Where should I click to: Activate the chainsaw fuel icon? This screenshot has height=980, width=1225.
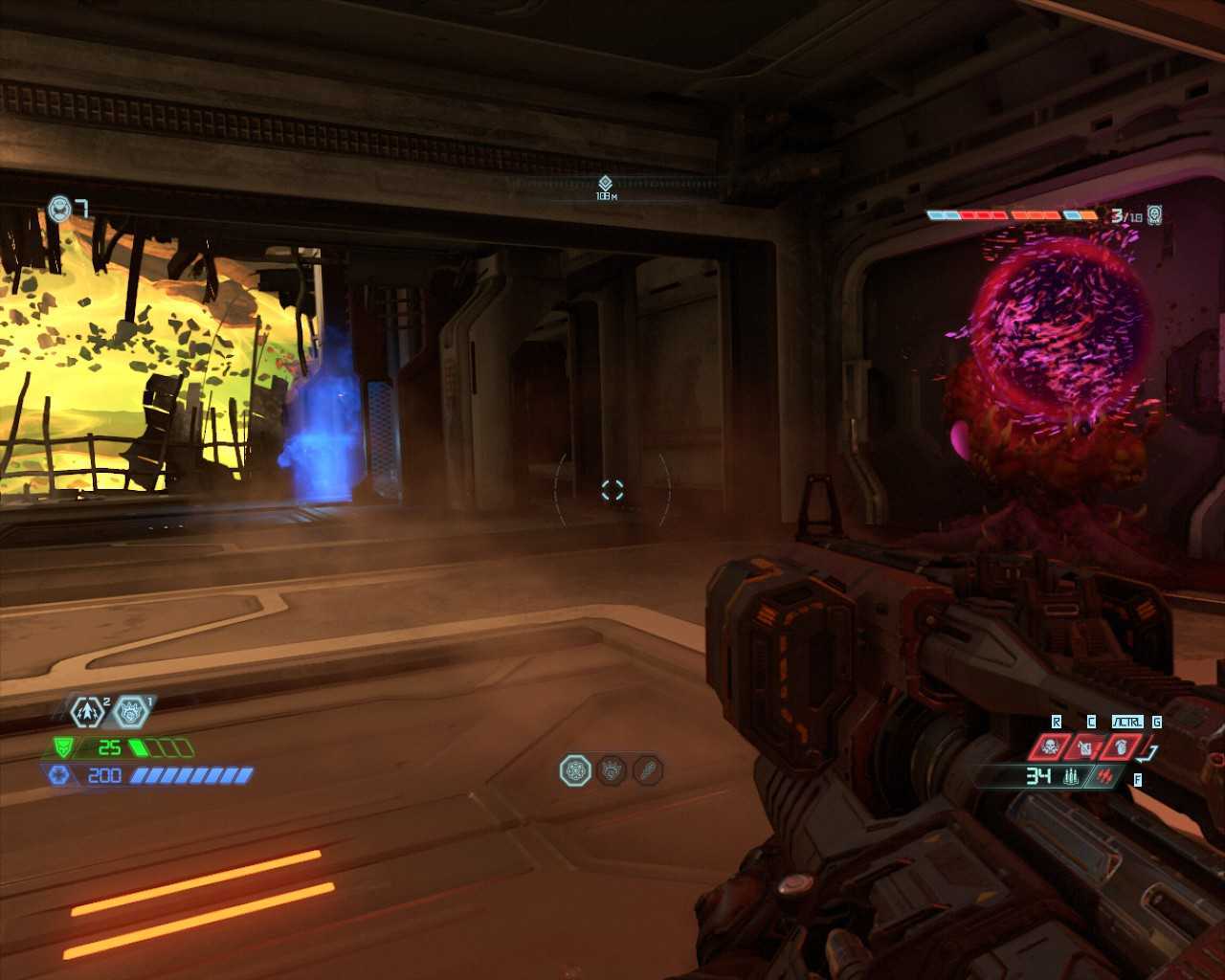coord(1085,746)
